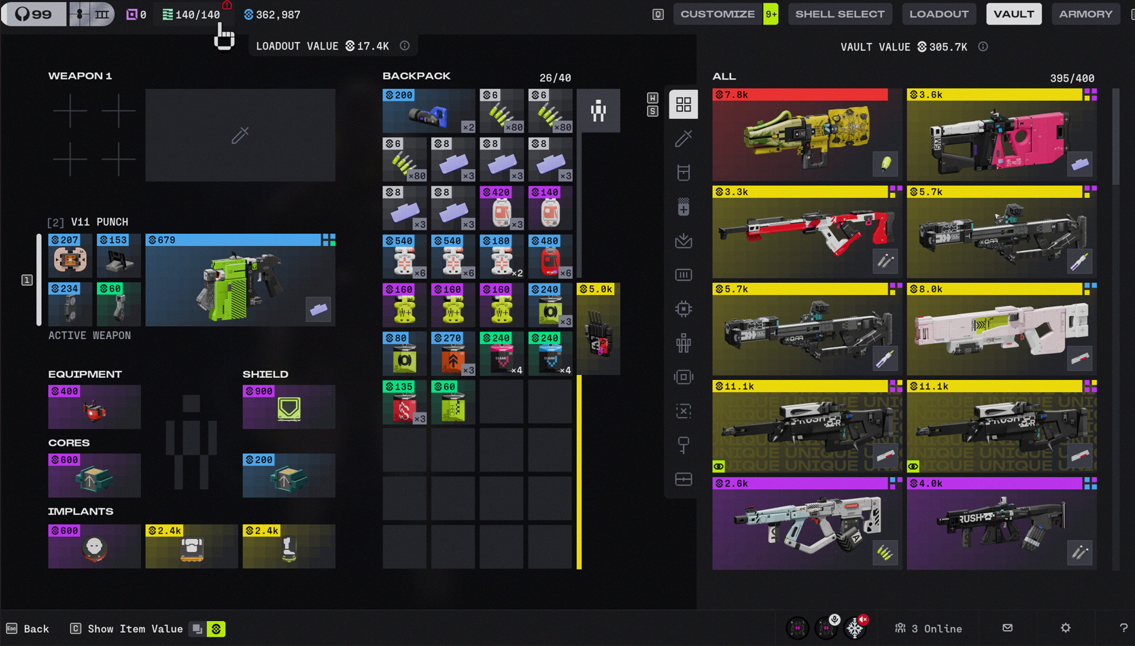Show all items grid filter
Viewport: 1135px width, 646px height.
(684, 105)
